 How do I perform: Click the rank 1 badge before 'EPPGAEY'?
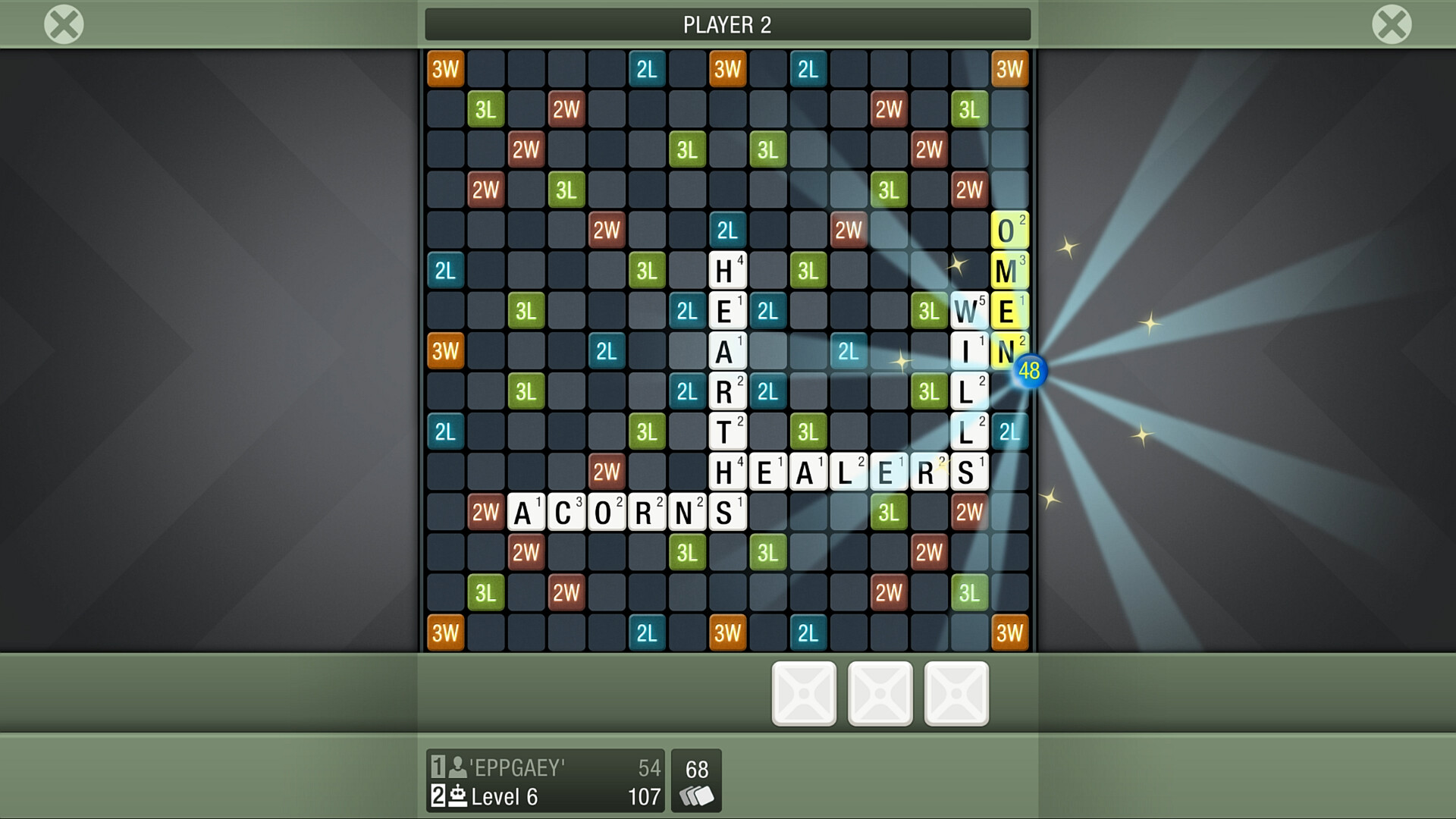(438, 767)
